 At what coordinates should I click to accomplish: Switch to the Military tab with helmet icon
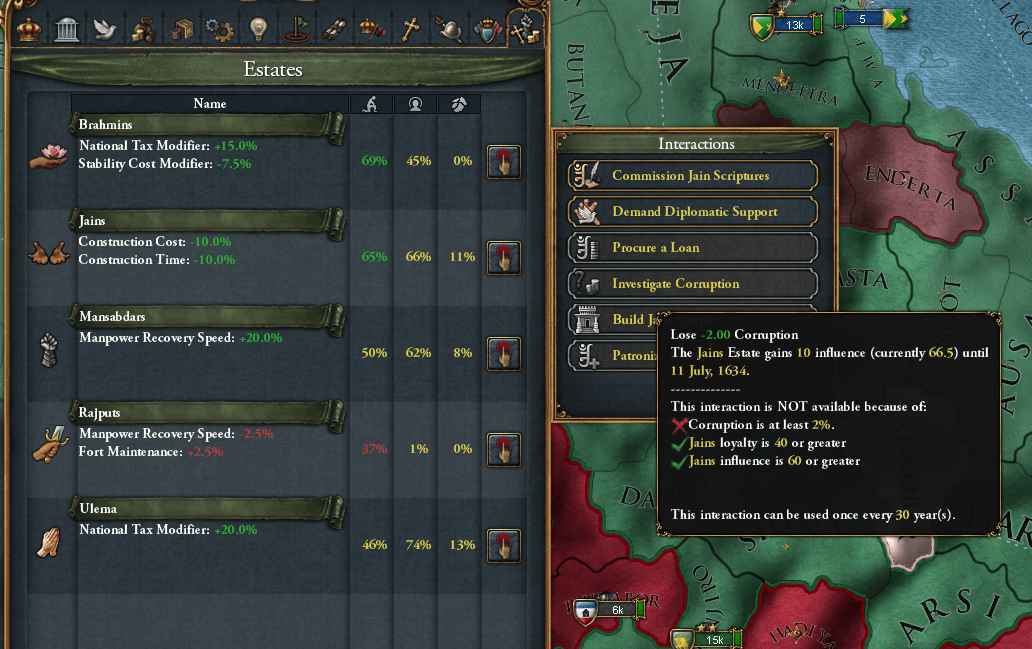(447, 29)
